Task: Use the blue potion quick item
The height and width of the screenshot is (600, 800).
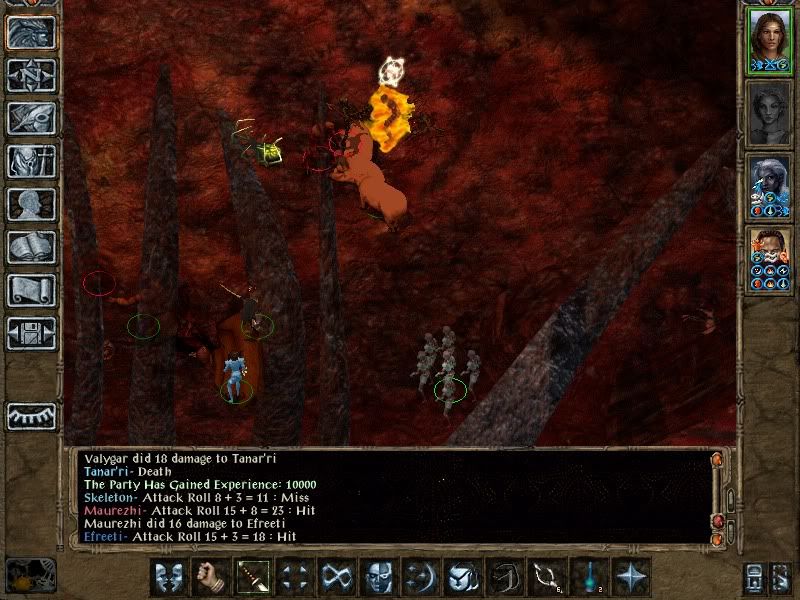Action: [x=589, y=577]
